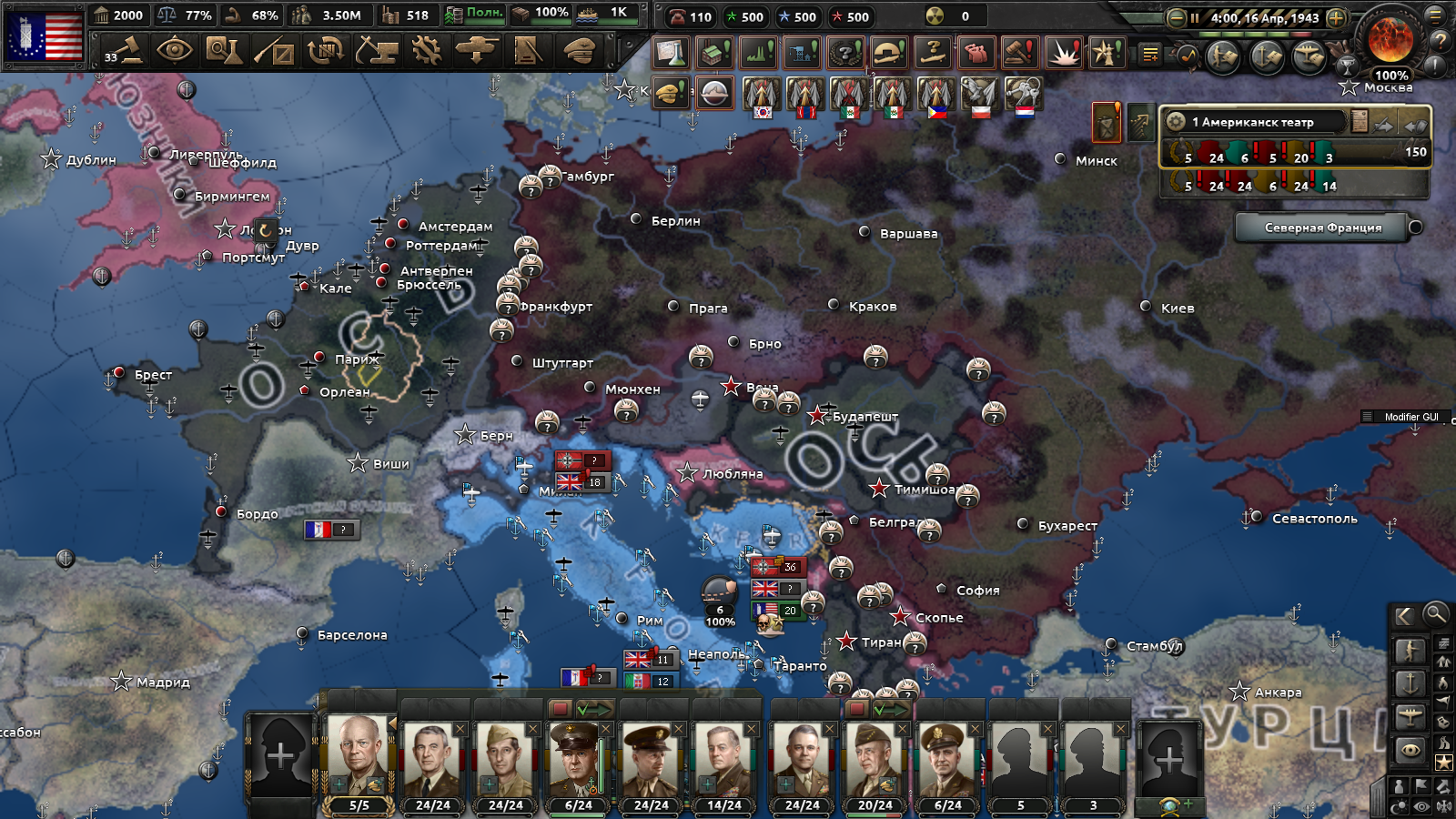Open the officer cap menu in the toolbar
Viewport: 1456px width, 819px height.
click(579, 50)
